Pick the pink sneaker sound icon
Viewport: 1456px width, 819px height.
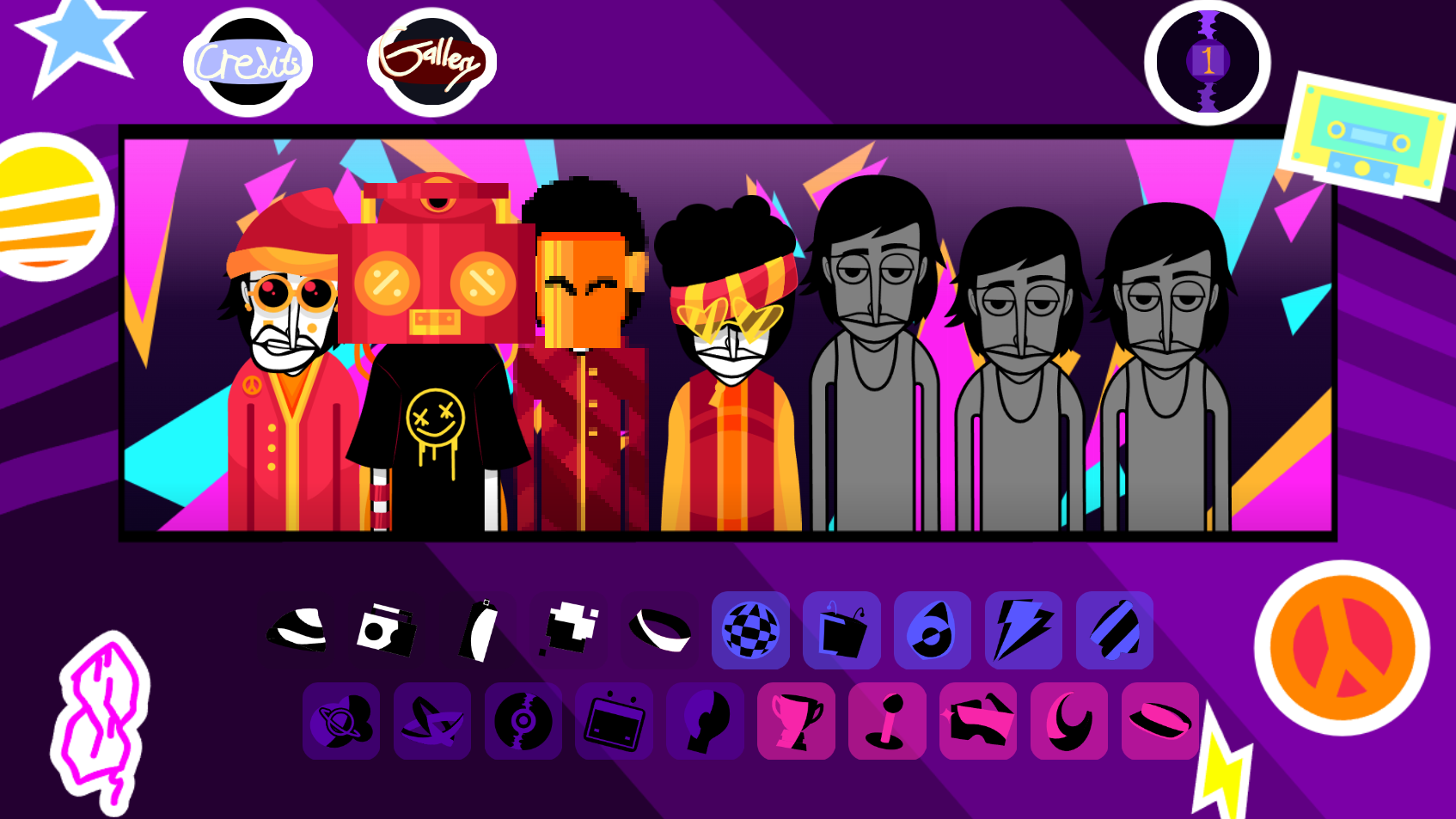[977, 722]
